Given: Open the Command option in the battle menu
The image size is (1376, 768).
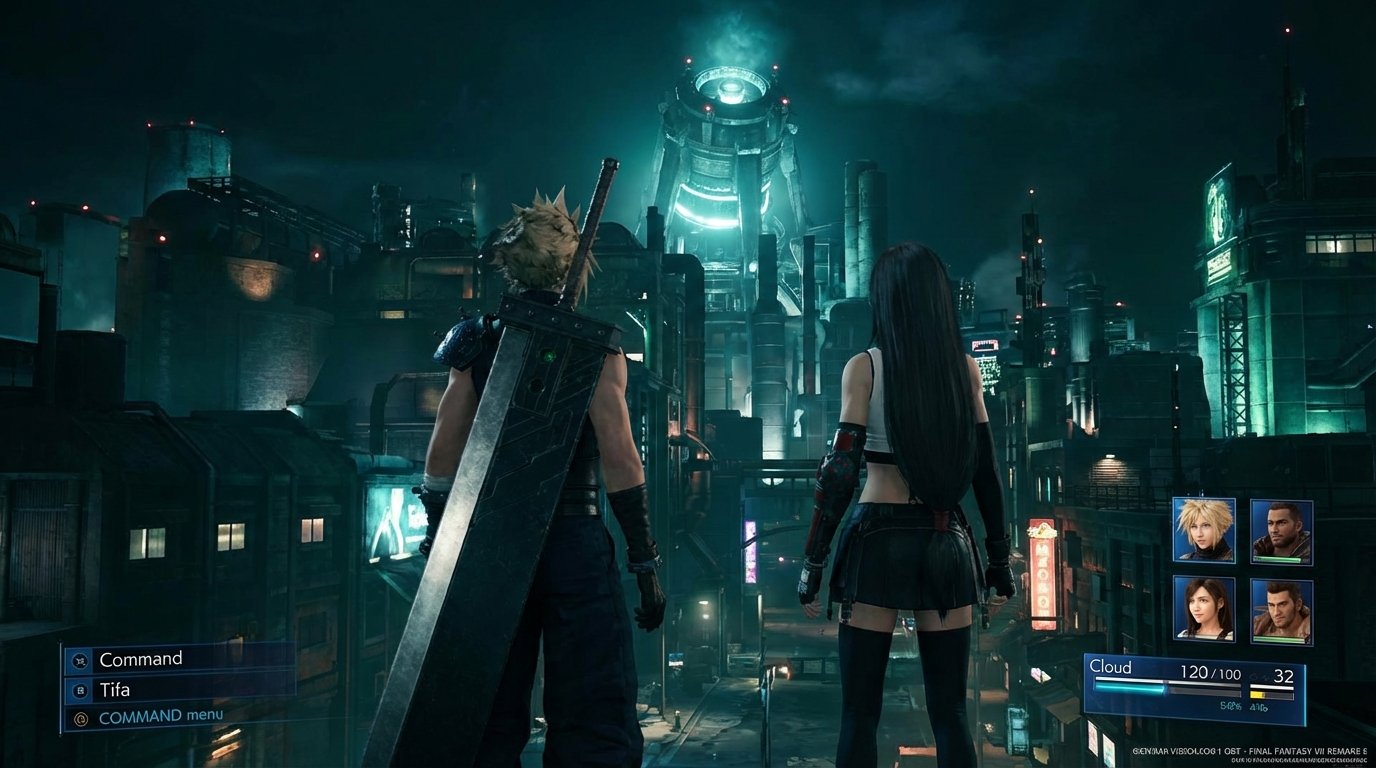Looking at the screenshot, I should point(140,658).
